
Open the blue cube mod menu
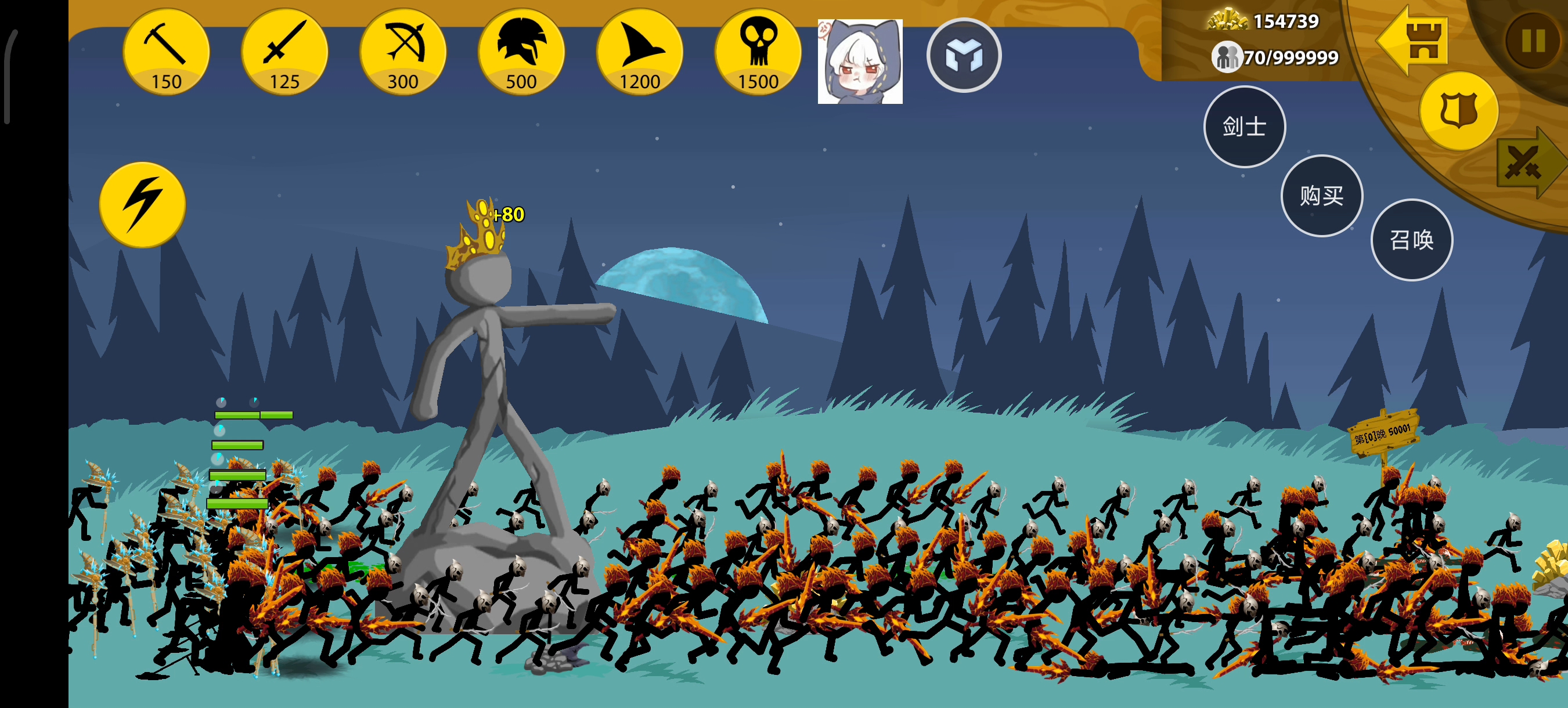pos(963,55)
